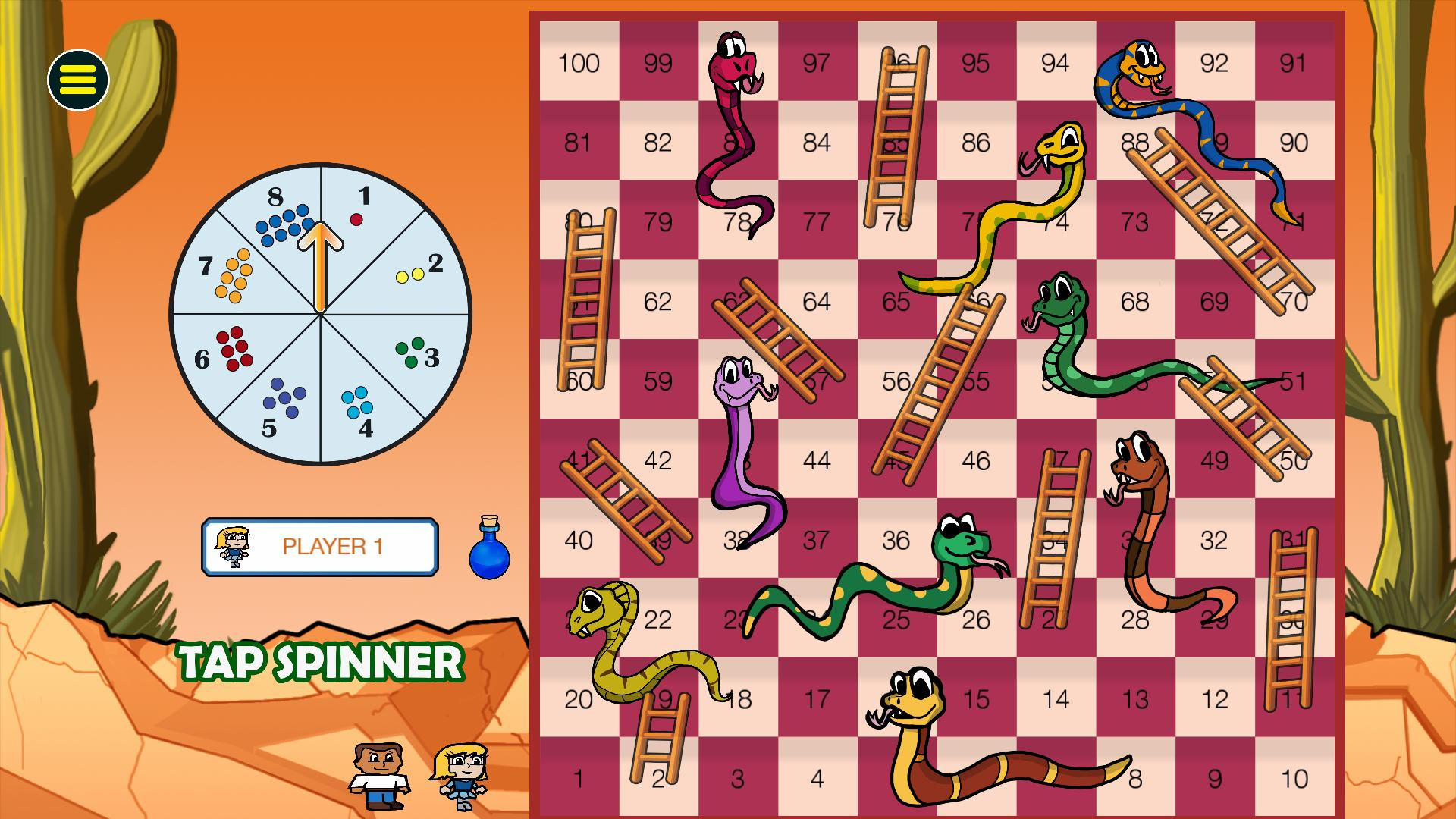Open the hamburger menu
This screenshot has width=1456, height=819.
point(79,77)
